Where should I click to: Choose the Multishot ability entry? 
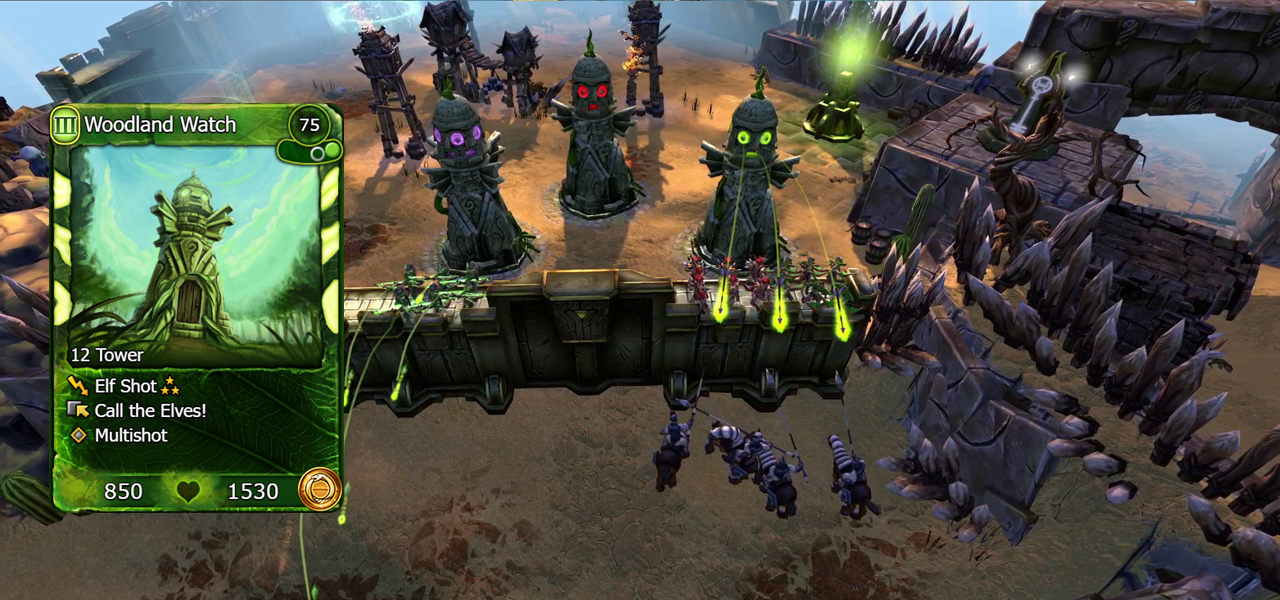pos(130,435)
